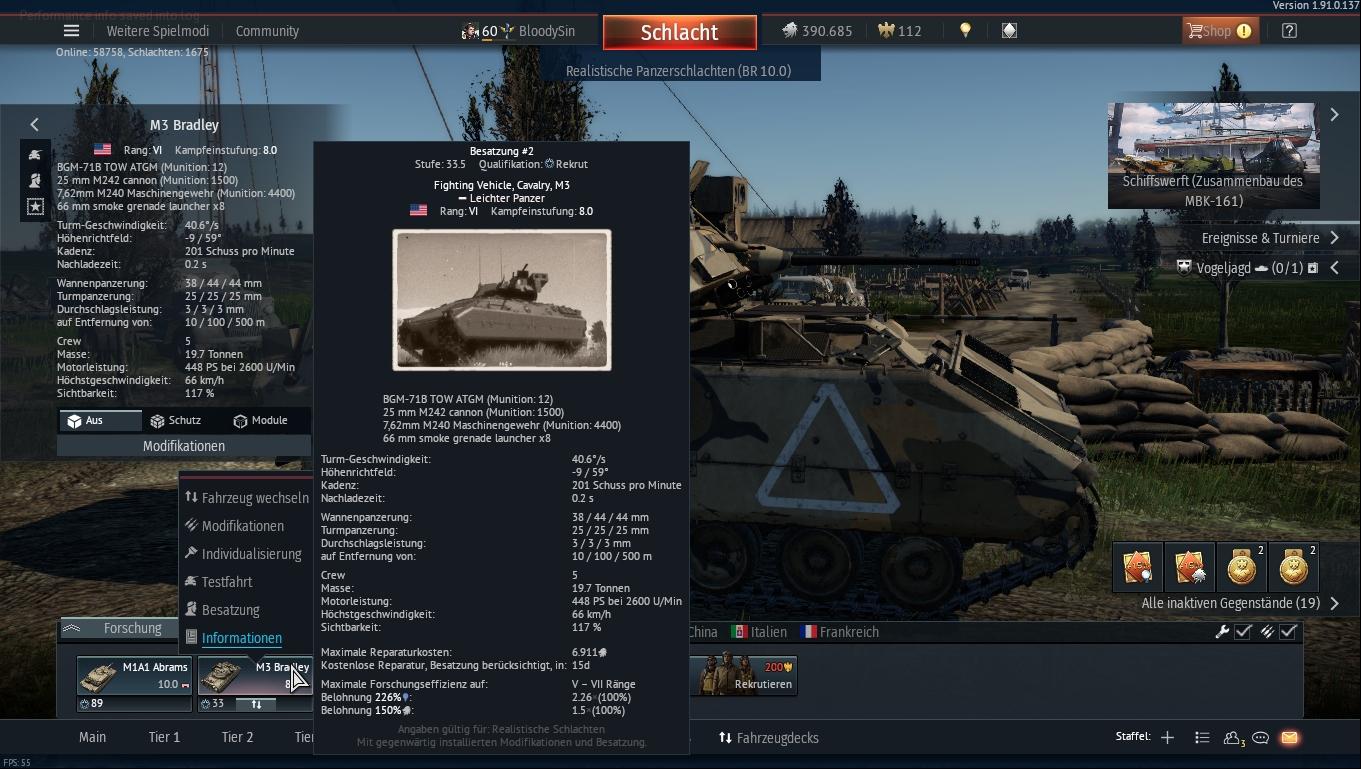Open the light bulb icon in the top bar
The height and width of the screenshot is (769, 1361).
[x=964, y=30]
